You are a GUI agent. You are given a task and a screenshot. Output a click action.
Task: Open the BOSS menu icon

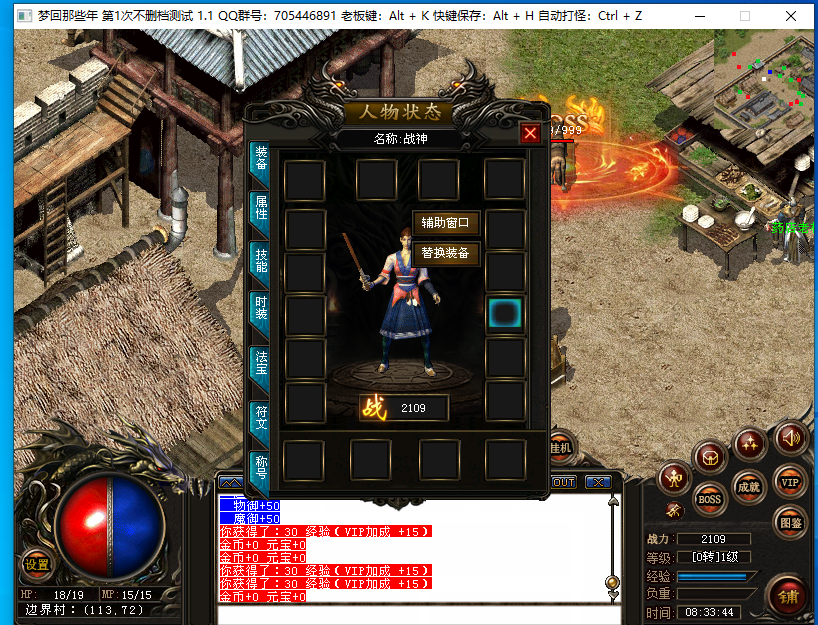pyautogui.click(x=709, y=497)
